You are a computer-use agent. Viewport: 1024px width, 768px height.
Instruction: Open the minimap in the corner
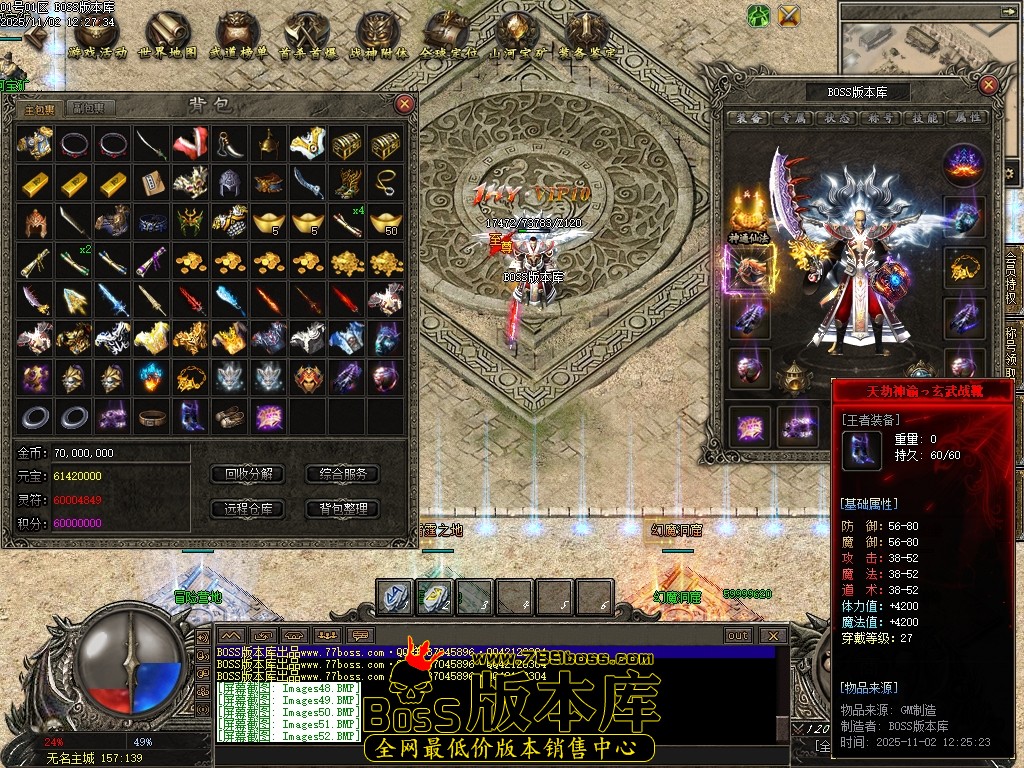click(930, 45)
